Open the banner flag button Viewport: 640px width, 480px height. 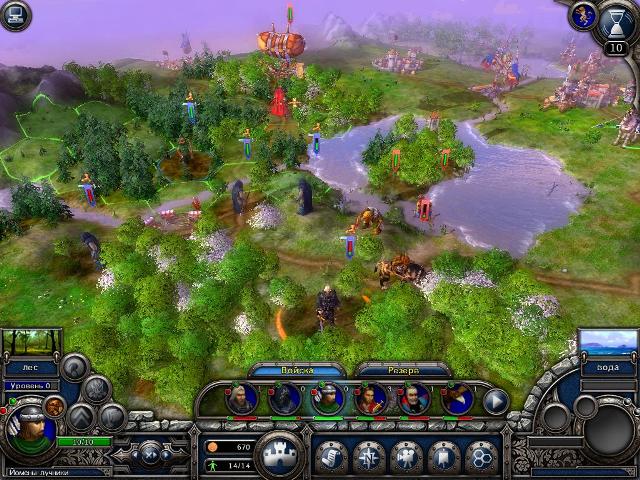pos(443,456)
